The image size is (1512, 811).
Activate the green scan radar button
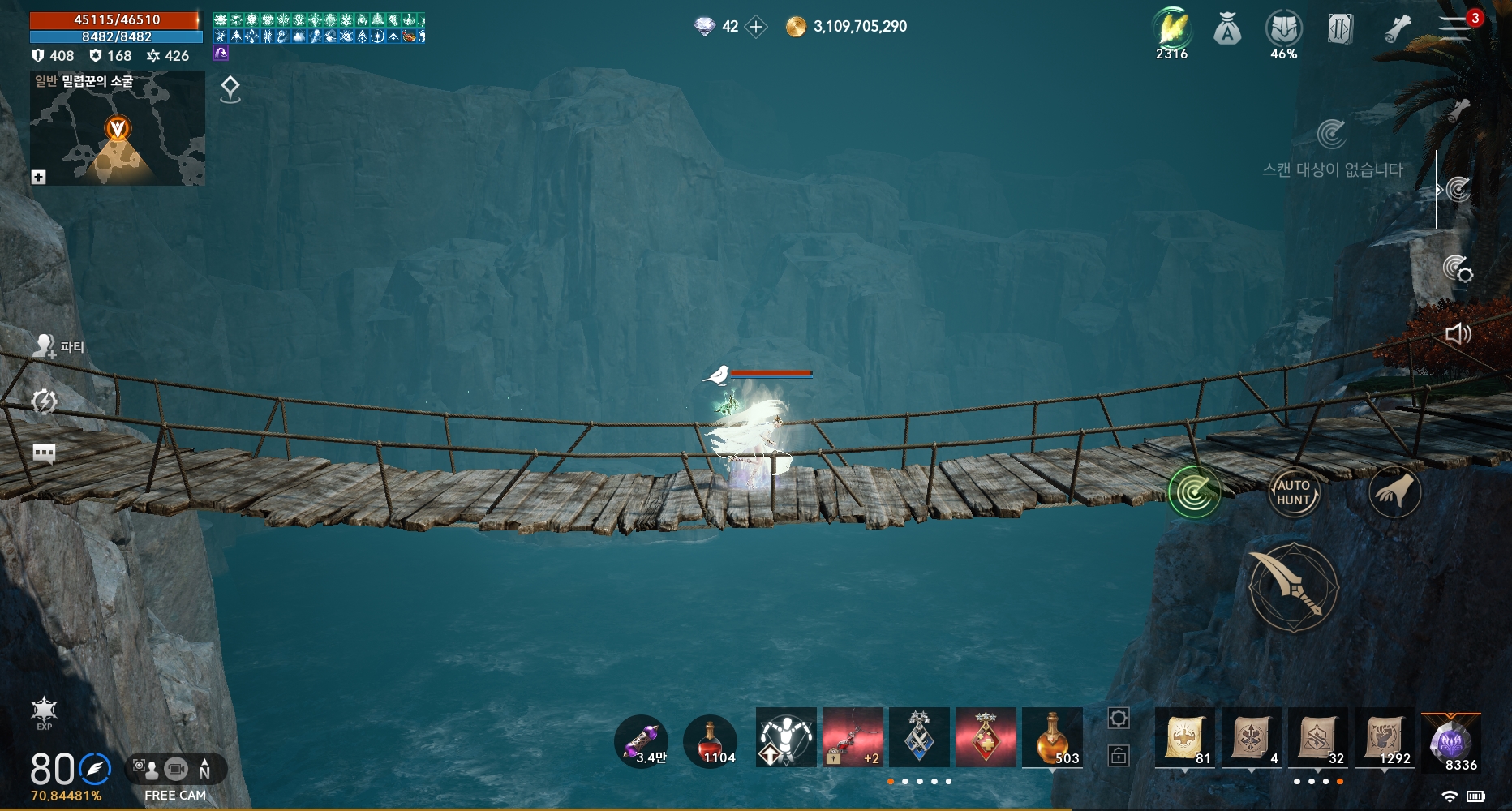tap(1194, 491)
